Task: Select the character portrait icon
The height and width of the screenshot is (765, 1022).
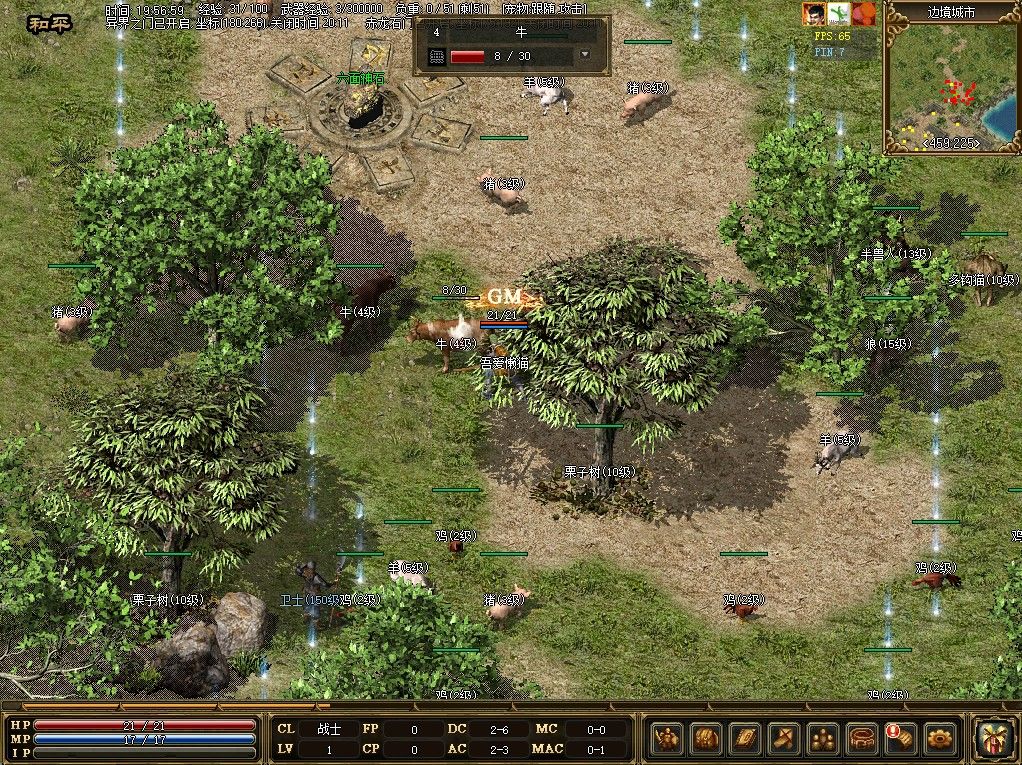Action: coord(815,14)
